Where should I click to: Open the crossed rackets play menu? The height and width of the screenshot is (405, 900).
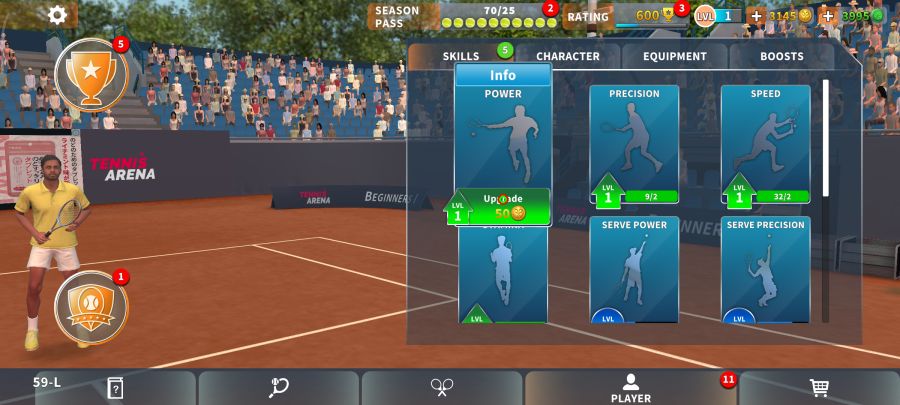[x=442, y=388]
